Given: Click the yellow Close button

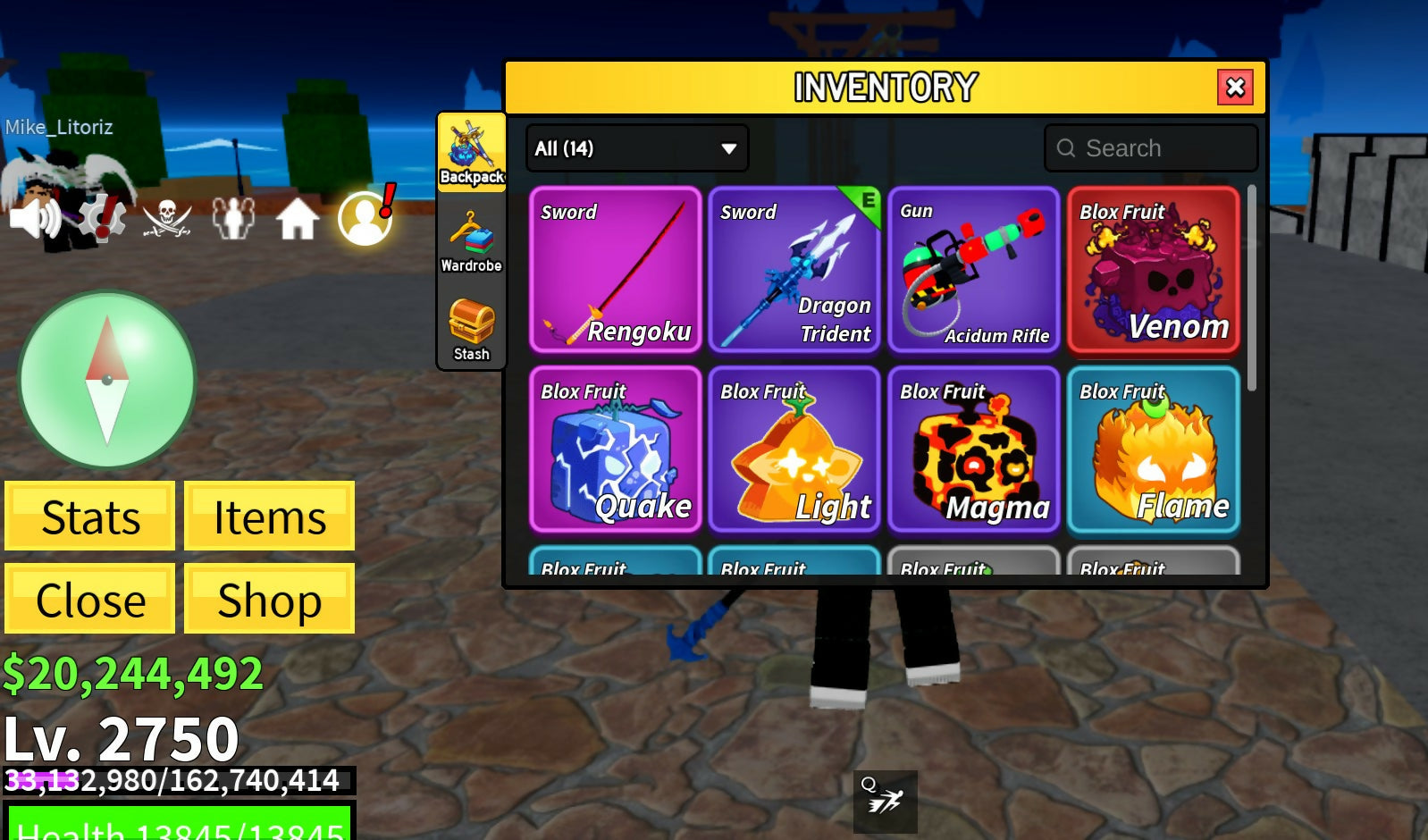Looking at the screenshot, I should [90, 599].
